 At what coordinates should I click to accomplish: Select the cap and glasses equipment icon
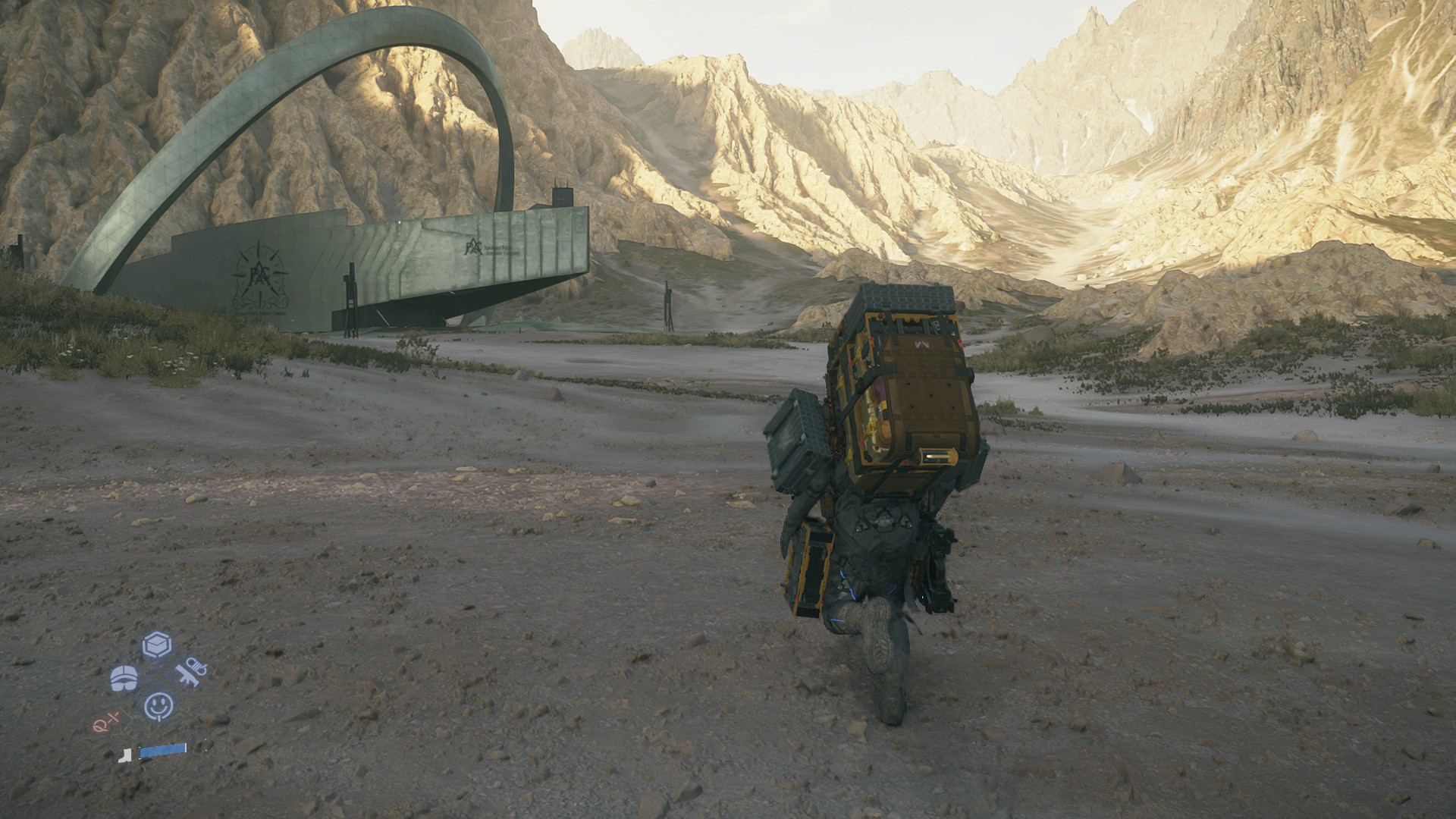124,677
